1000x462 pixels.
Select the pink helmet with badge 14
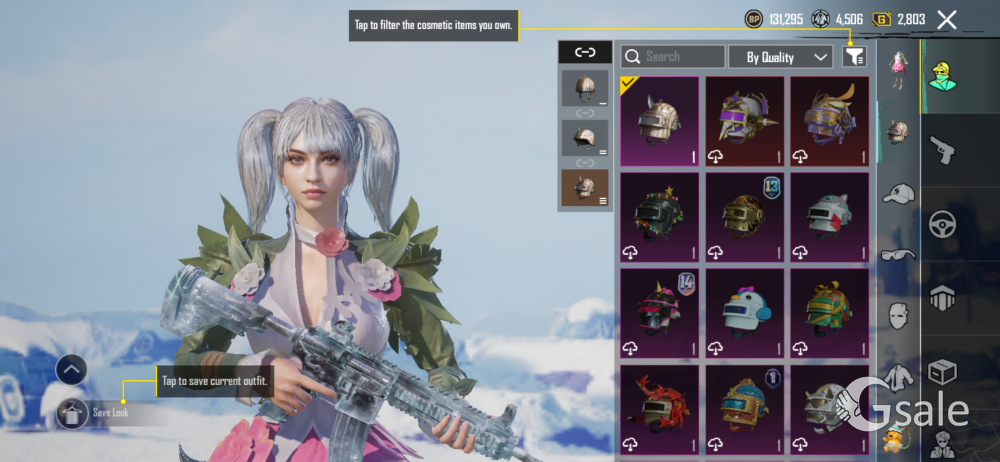coord(659,312)
